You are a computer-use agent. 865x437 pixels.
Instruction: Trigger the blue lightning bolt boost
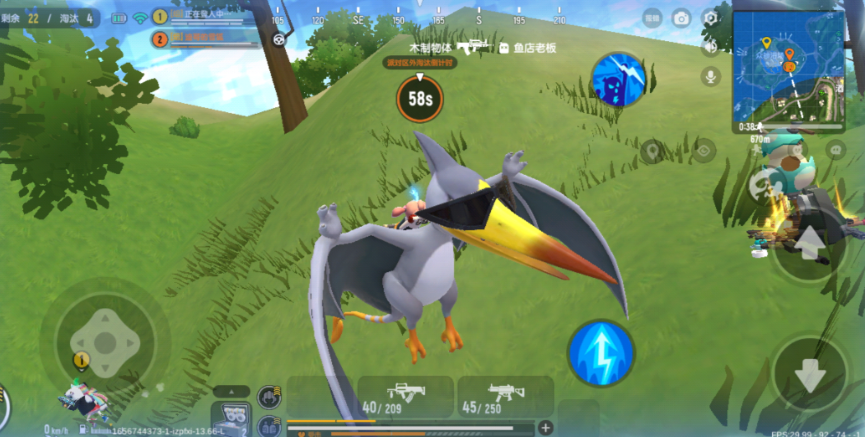click(600, 352)
